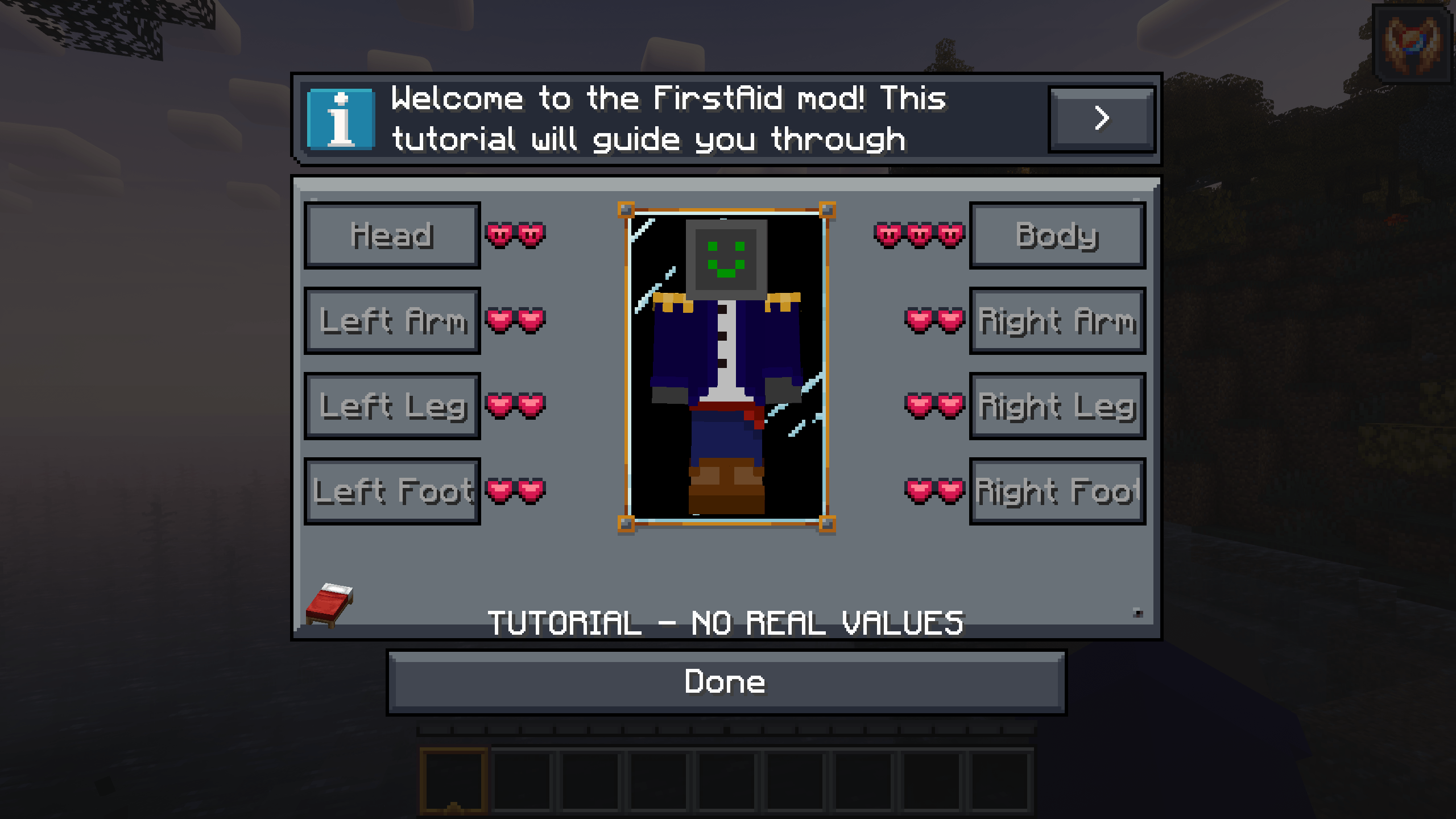
Task: Select the Left Arm body part button
Action: (392, 320)
